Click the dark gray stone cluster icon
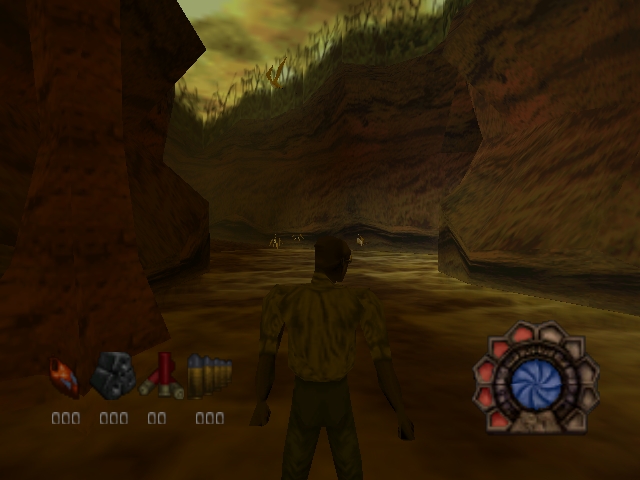This screenshot has height=480, width=640. point(112,376)
